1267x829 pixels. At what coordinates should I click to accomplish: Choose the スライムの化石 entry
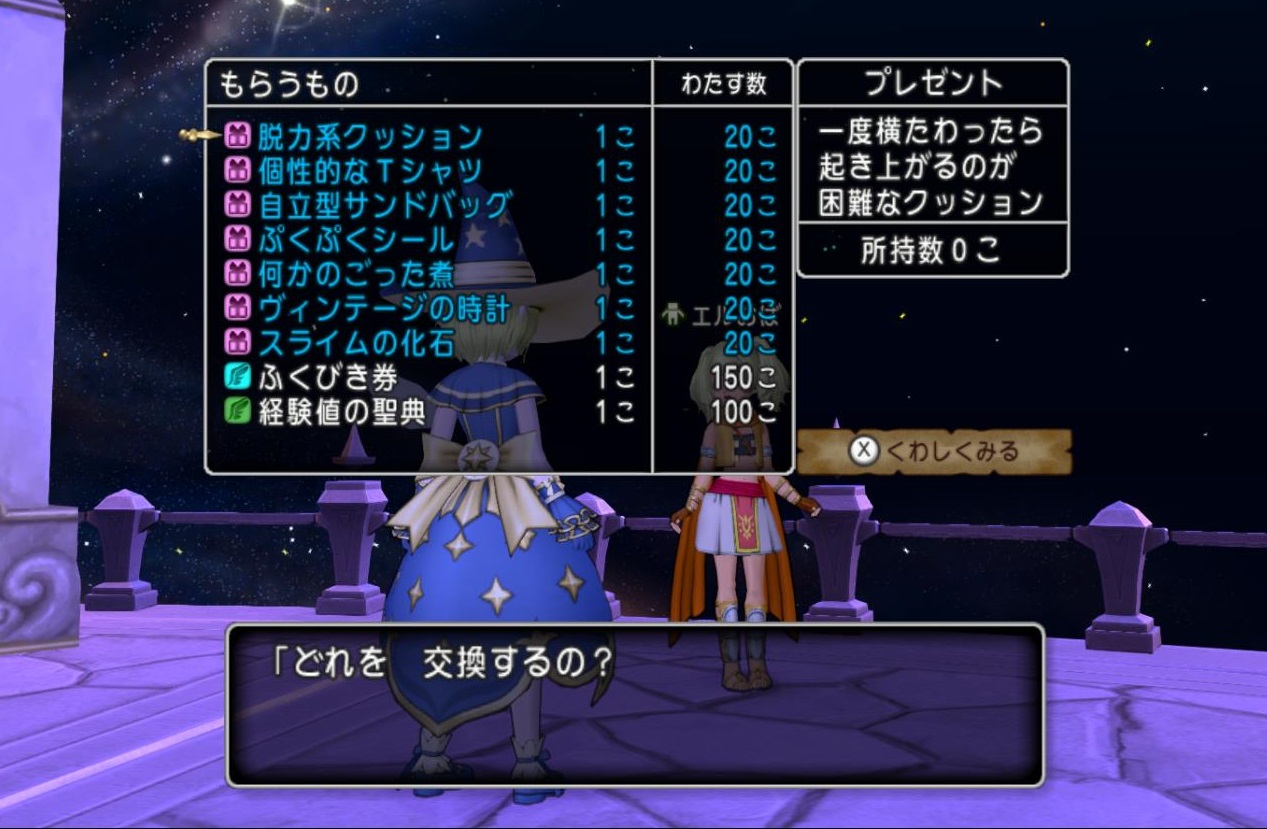[x=356, y=343]
